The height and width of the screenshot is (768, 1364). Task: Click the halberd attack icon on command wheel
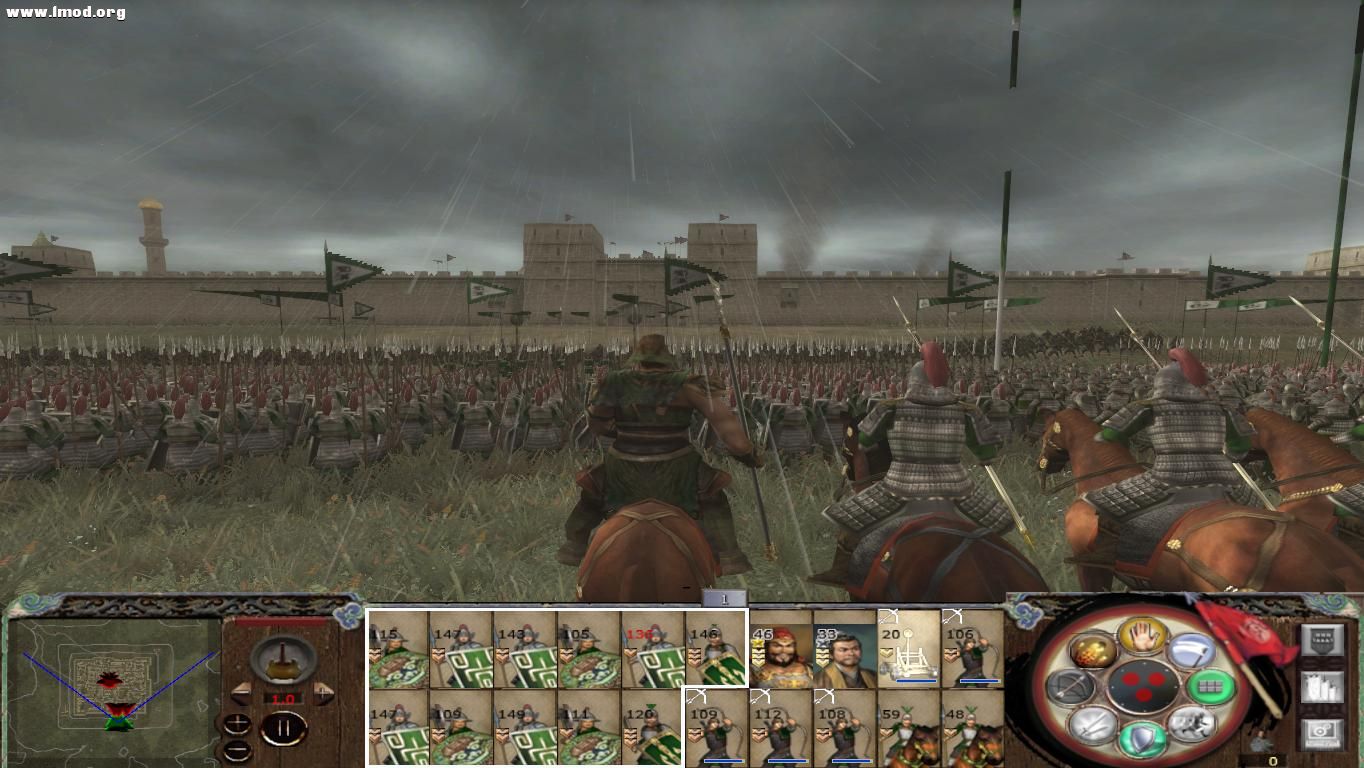tap(1192, 652)
